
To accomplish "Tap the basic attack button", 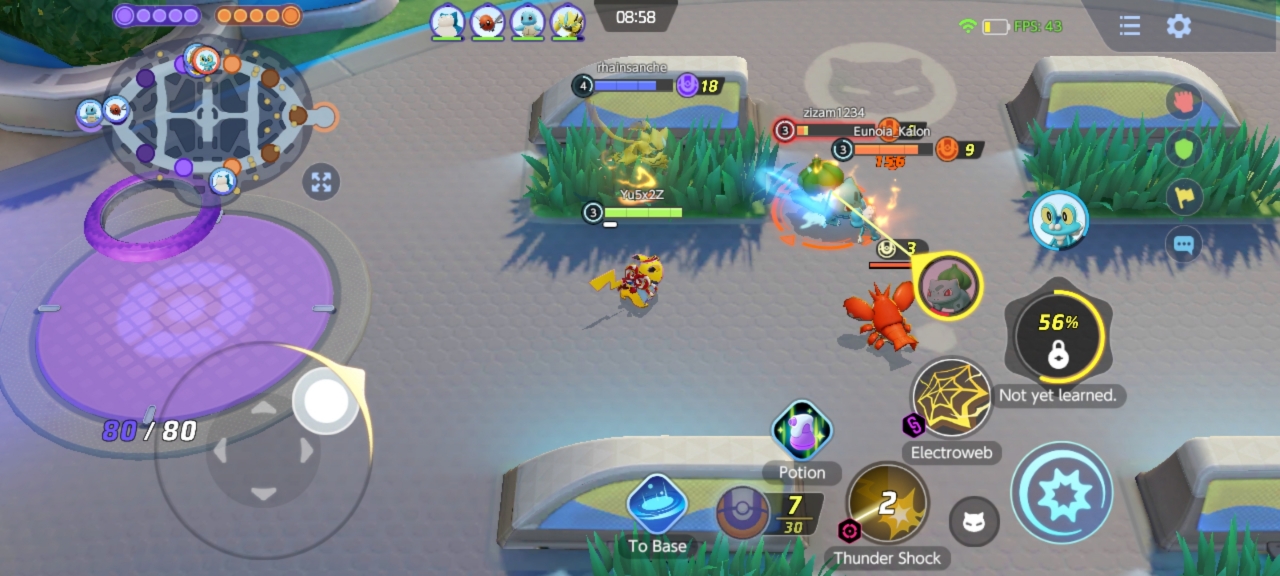I will coord(1061,493).
